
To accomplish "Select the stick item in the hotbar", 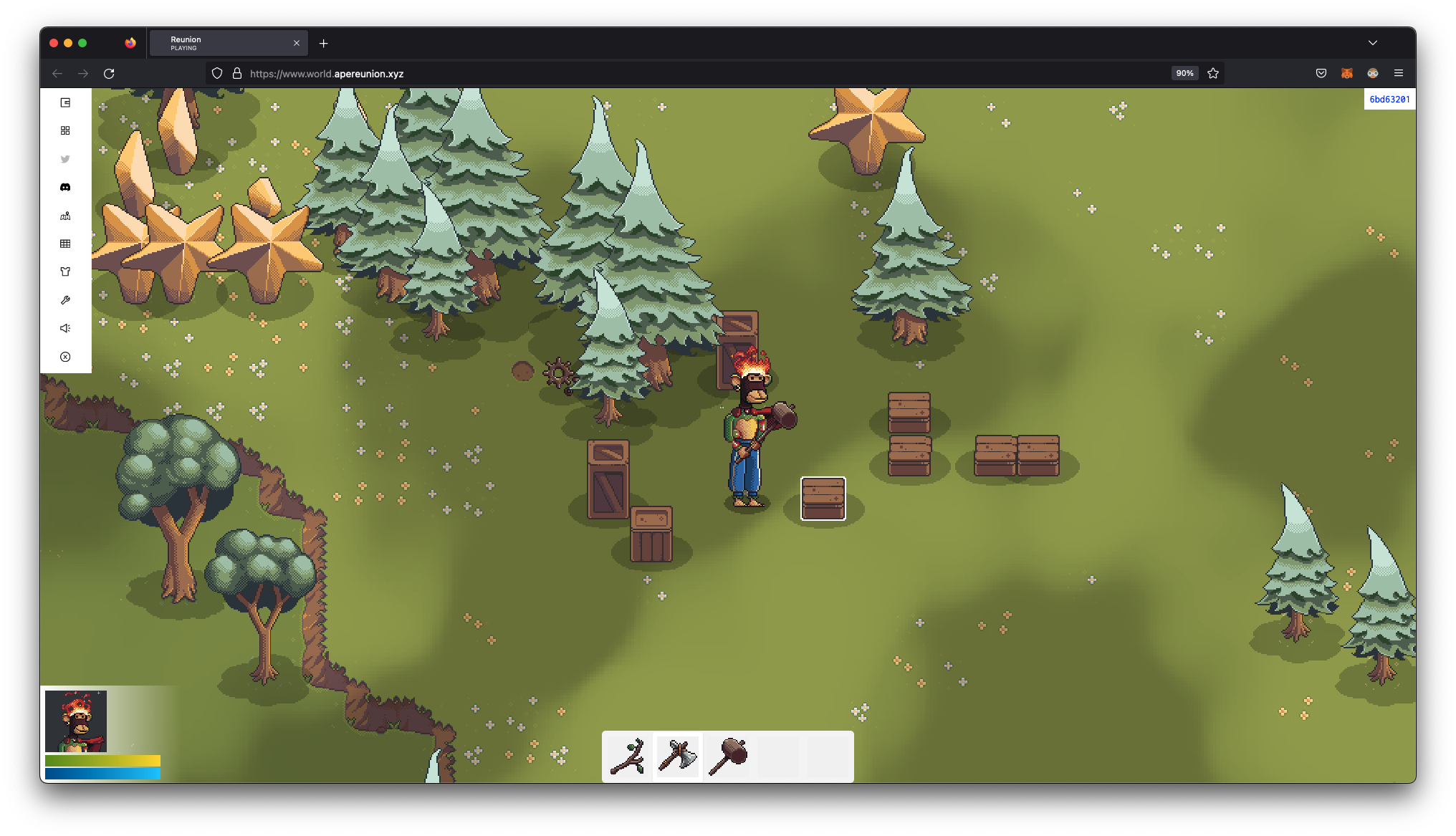I will (626, 756).
